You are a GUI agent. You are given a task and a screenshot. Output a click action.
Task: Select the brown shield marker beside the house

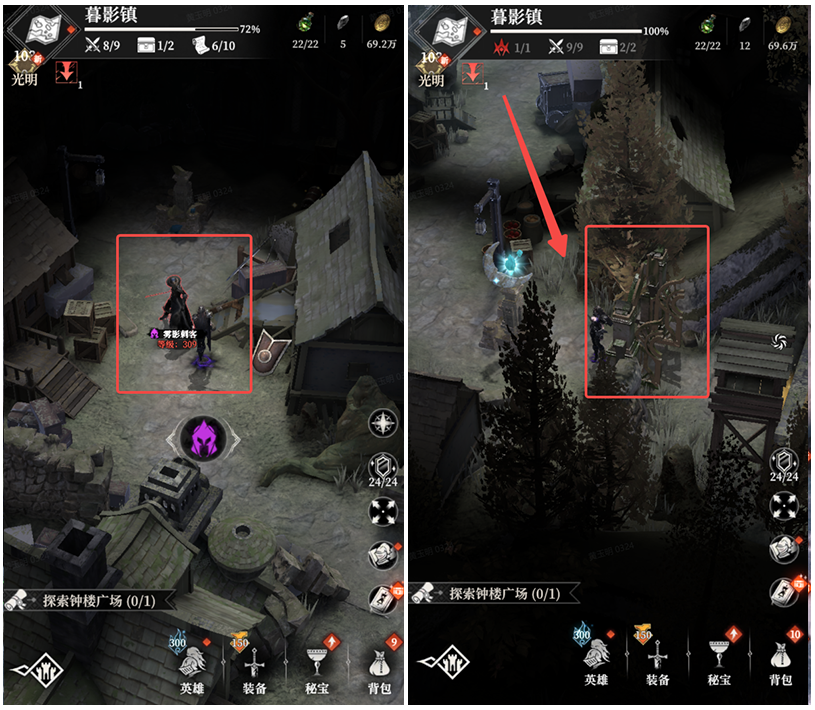coord(274,345)
